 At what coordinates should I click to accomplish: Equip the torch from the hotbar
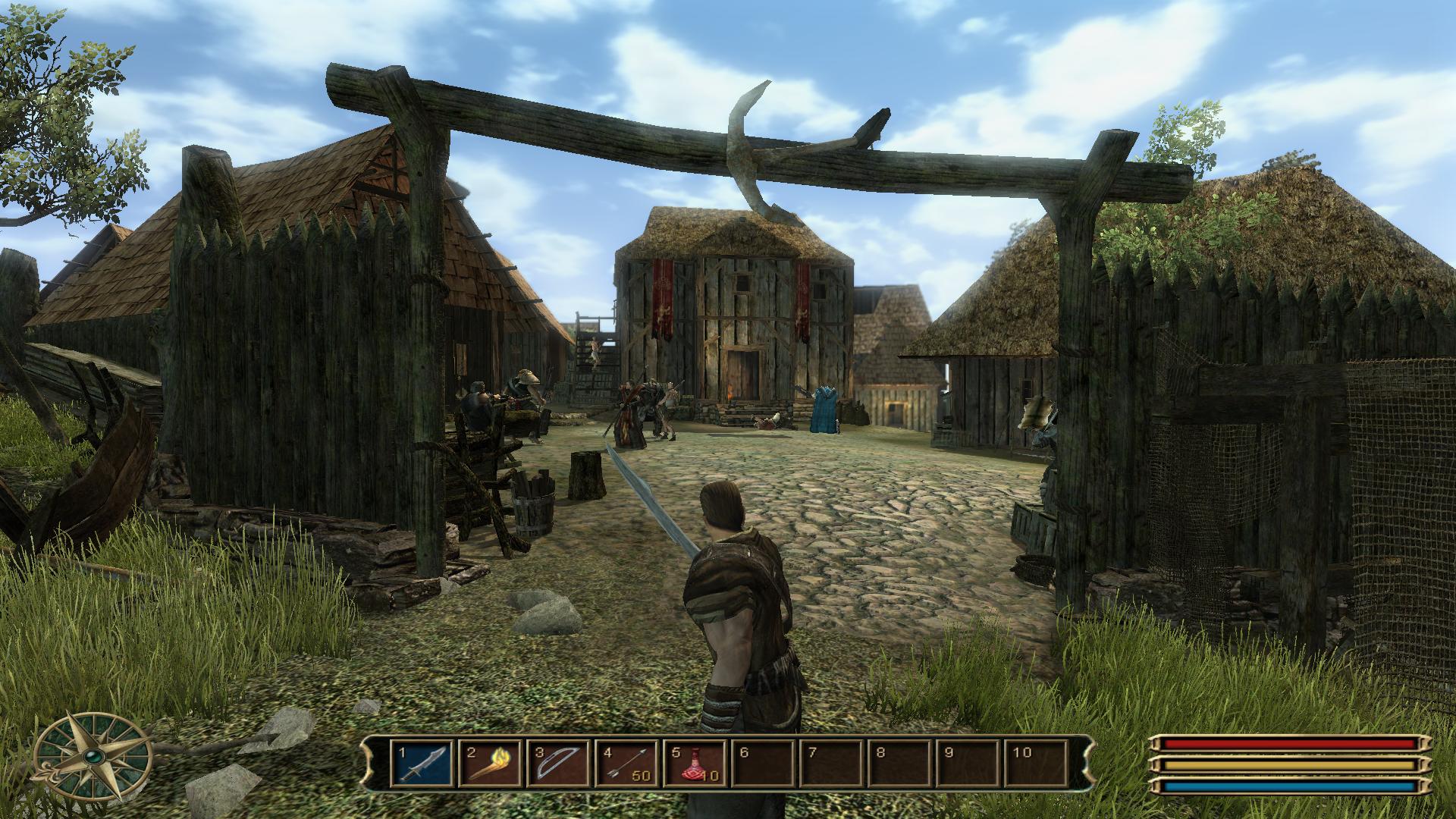pyautogui.click(x=491, y=764)
